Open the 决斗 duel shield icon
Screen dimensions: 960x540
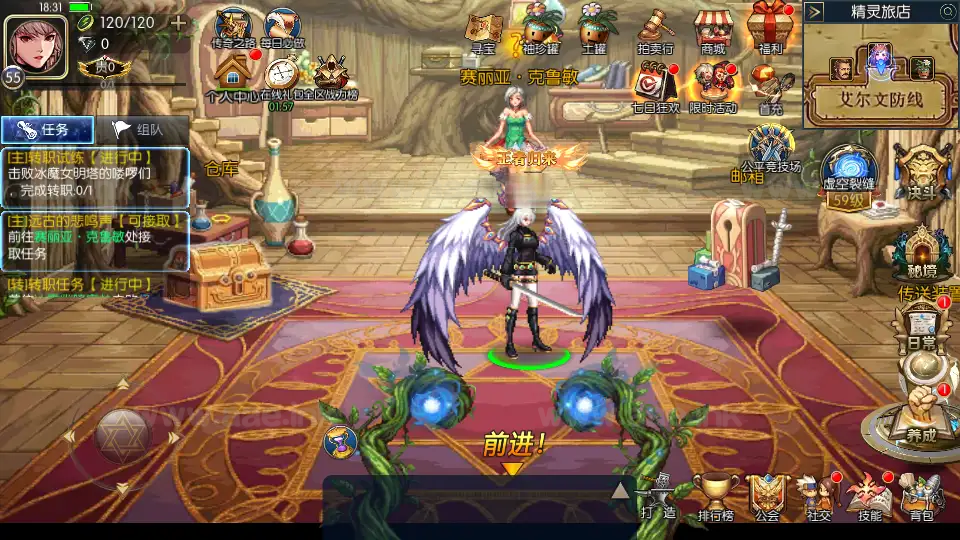tap(915, 172)
